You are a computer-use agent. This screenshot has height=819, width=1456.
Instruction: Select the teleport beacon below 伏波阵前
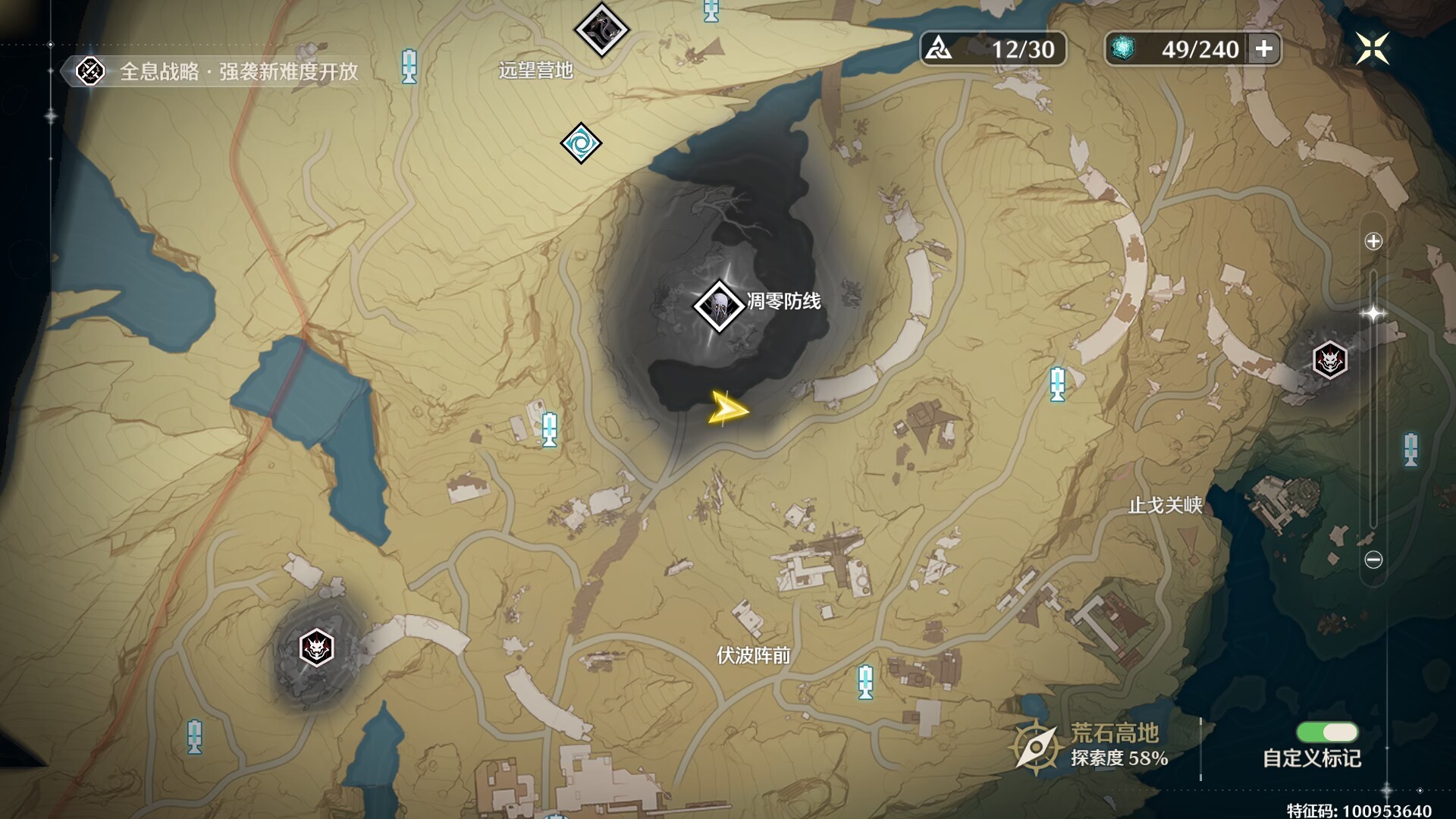tap(865, 681)
